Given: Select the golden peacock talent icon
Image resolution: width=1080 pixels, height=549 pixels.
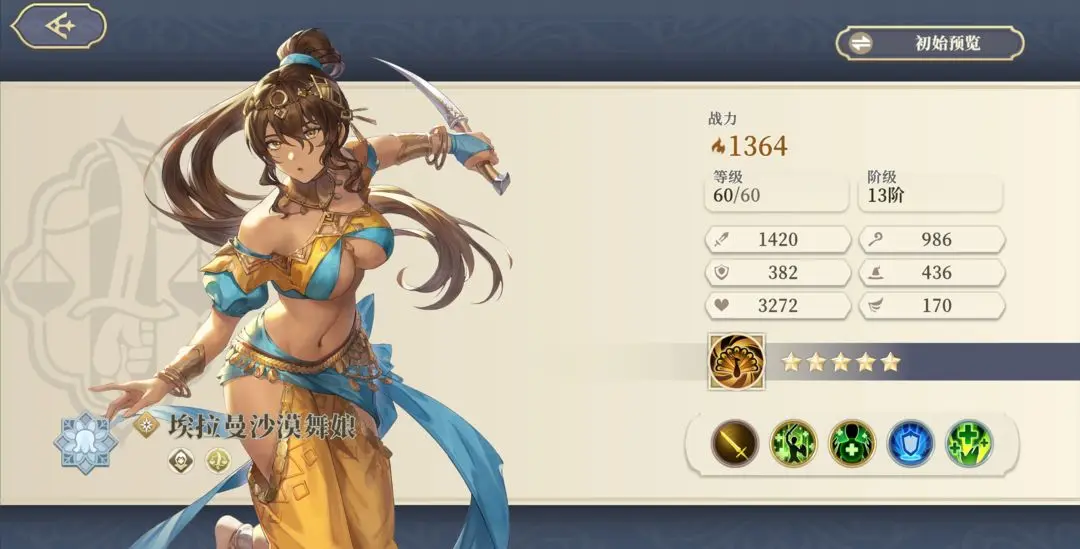Looking at the screenshot, I should tap(737, 361).
